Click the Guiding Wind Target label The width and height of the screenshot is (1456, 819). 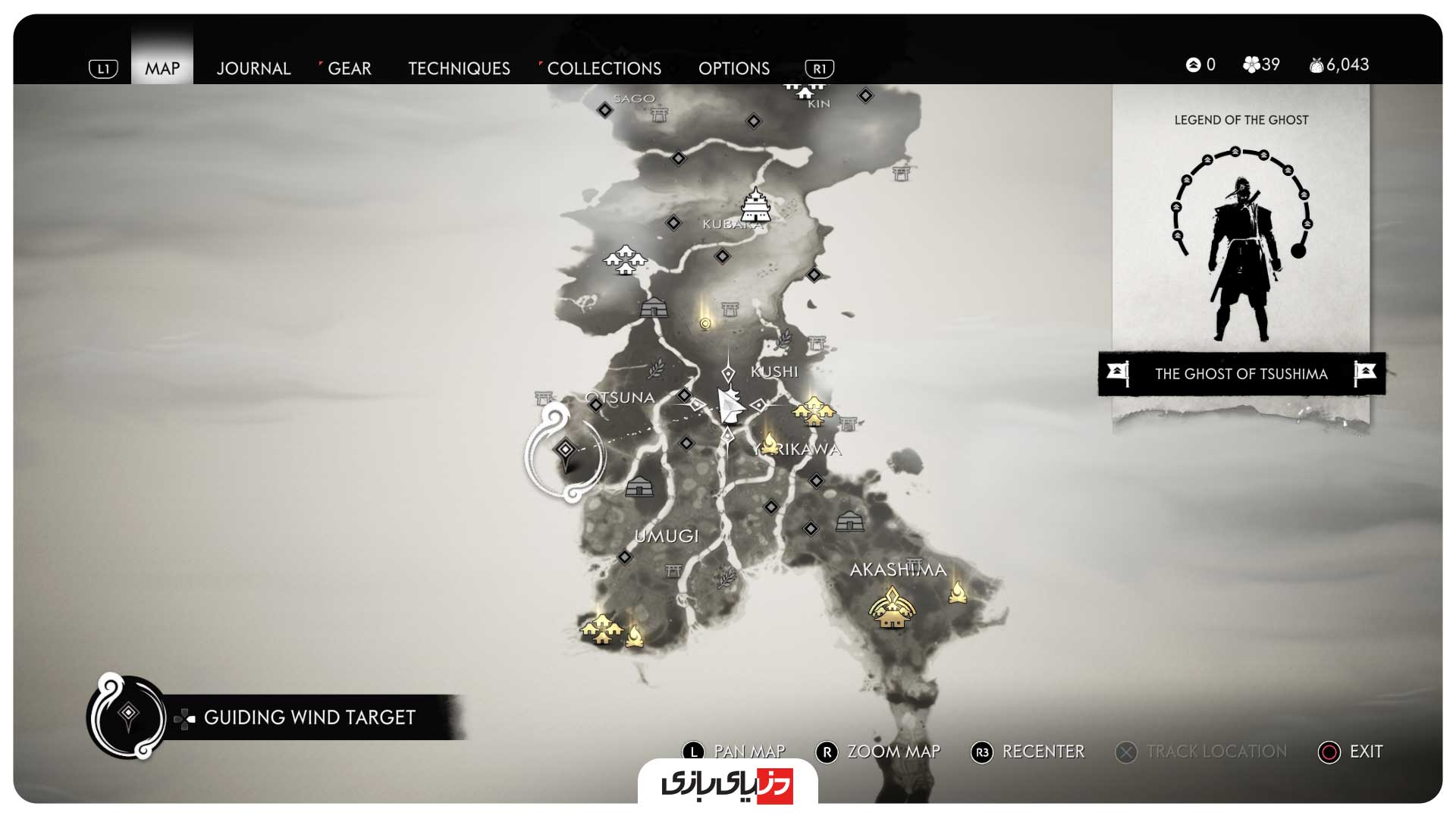(309, 717)
